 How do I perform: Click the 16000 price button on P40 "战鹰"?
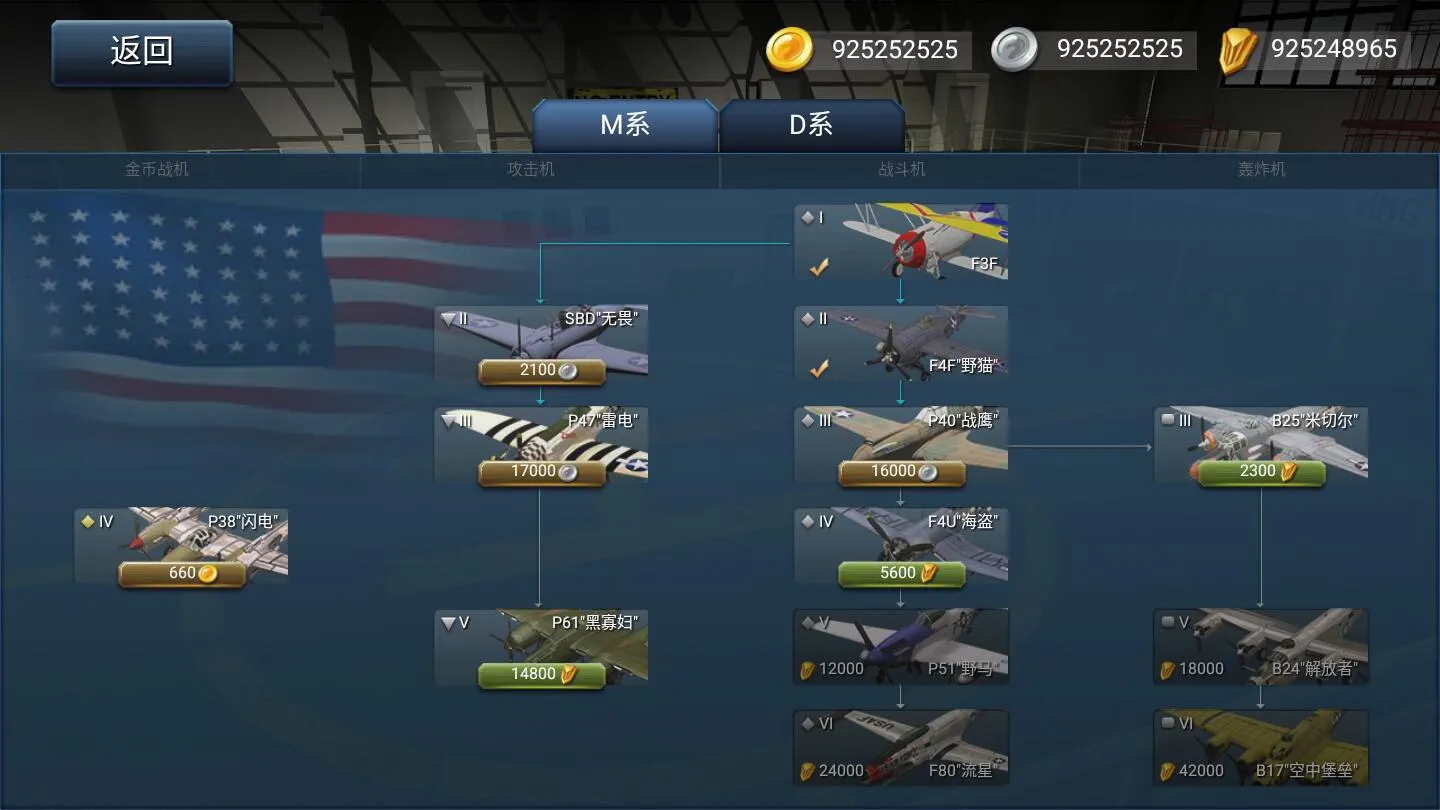pyautogui.click(x=900, y=471)
